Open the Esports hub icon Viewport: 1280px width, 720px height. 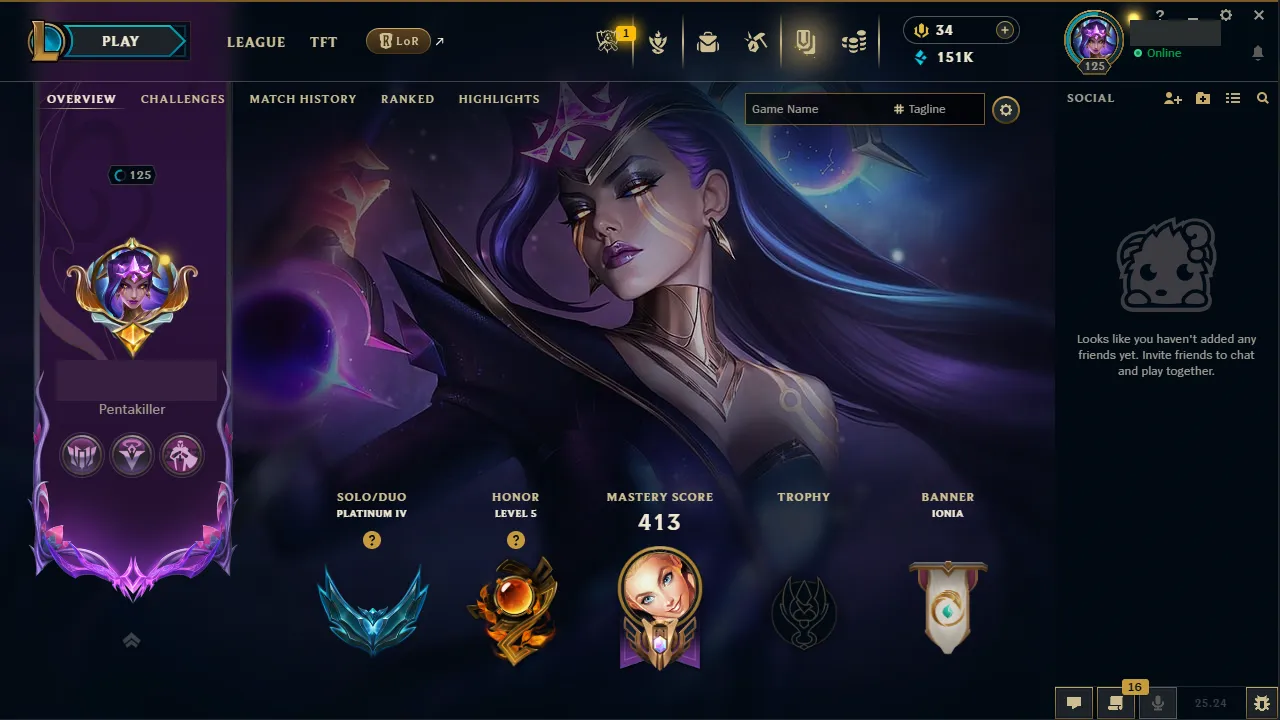coord(609,40)
